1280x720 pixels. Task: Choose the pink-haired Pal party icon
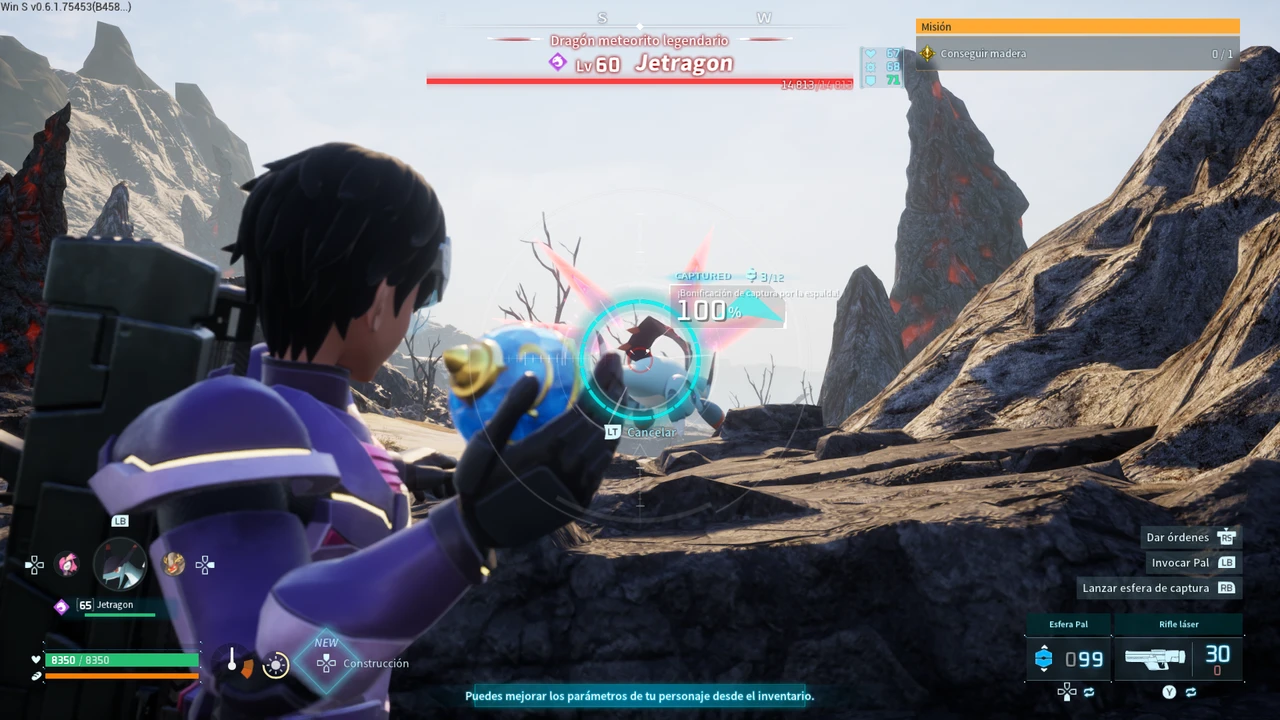[x=67, y=565]
